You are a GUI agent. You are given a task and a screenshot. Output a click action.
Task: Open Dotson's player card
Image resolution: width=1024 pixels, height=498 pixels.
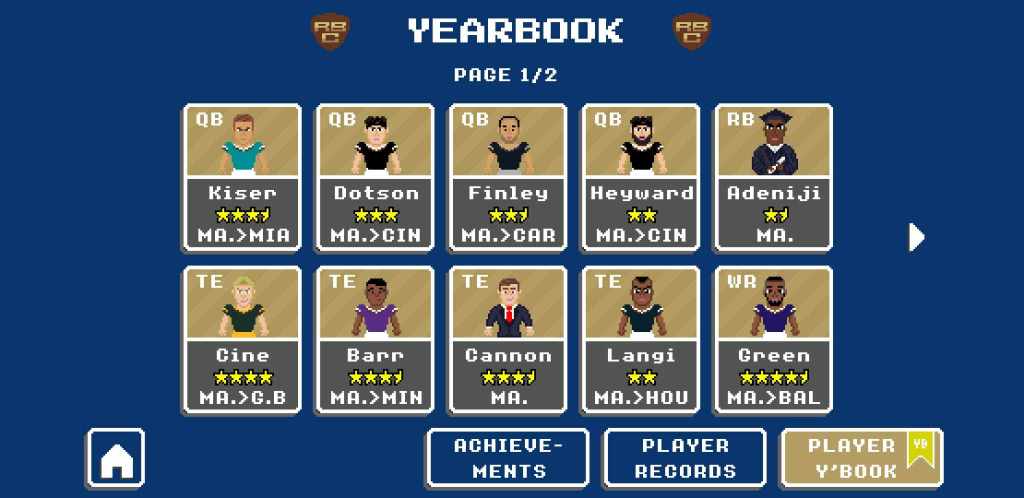[x=375, y=177]
